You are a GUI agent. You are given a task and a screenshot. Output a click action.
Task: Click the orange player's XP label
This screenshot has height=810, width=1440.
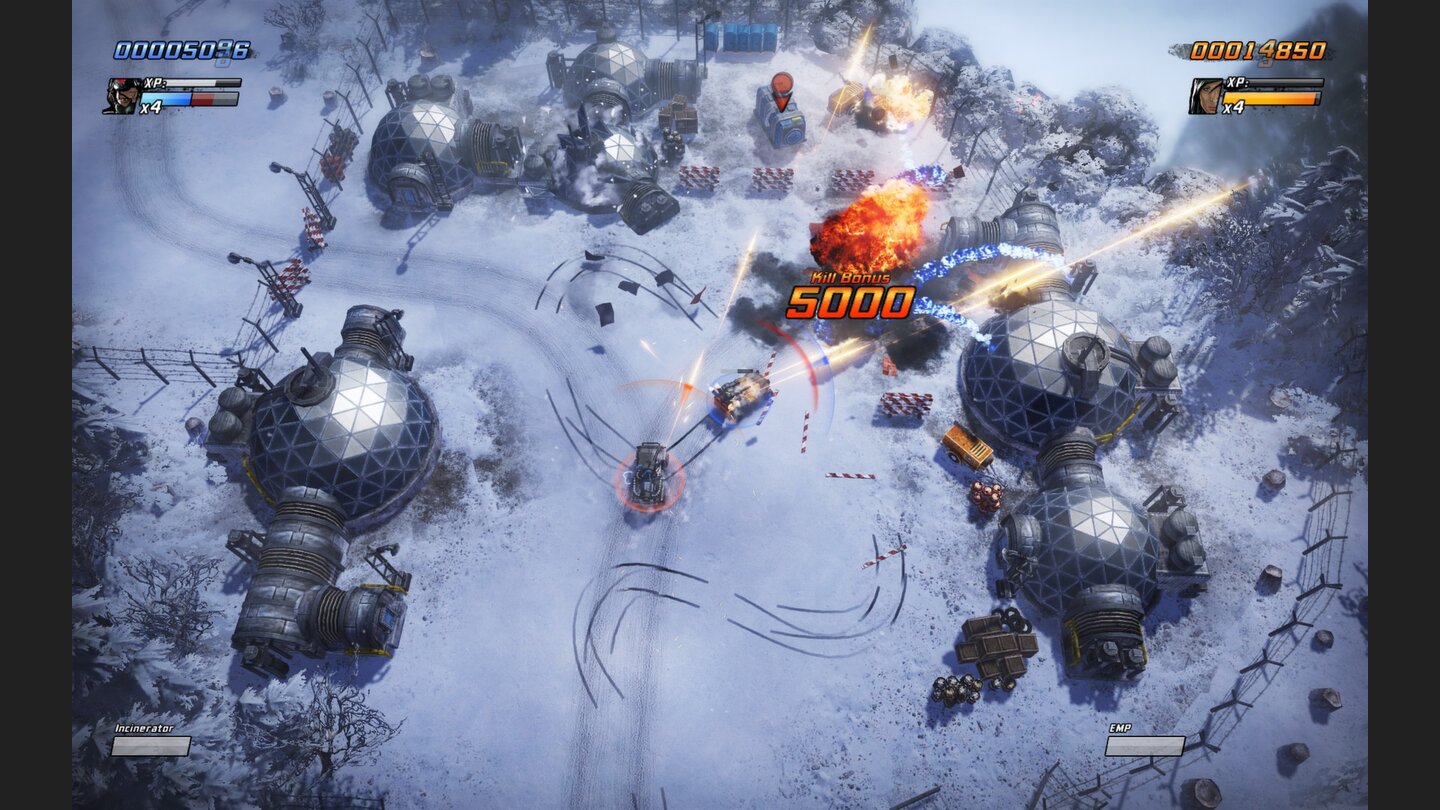point(1234,84)
